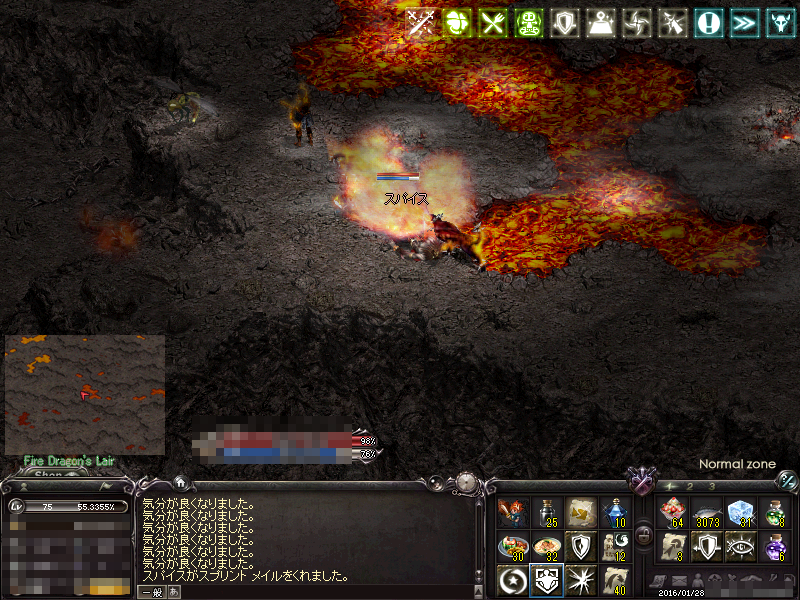Click the horned skull status icon
Image resolution: width=800 pixels, height=600 pixels.
(781, 23)
